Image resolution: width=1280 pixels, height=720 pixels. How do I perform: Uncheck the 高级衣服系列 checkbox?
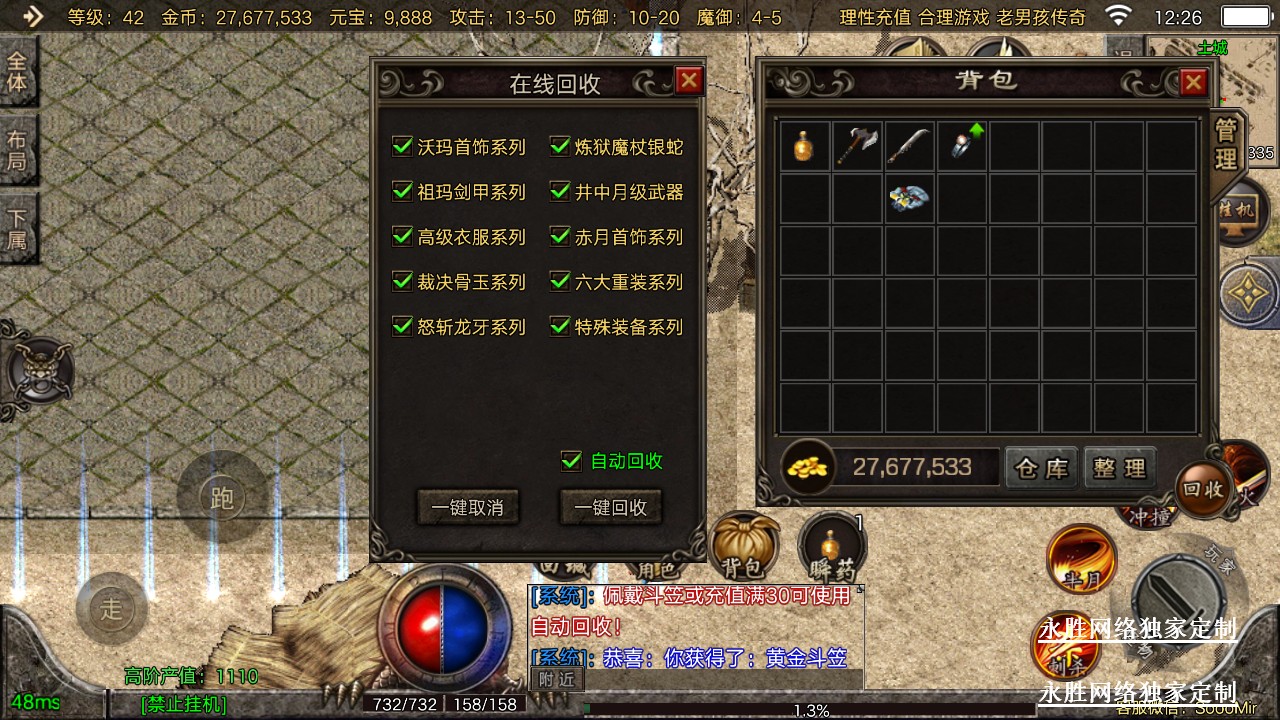coord(403,237)
